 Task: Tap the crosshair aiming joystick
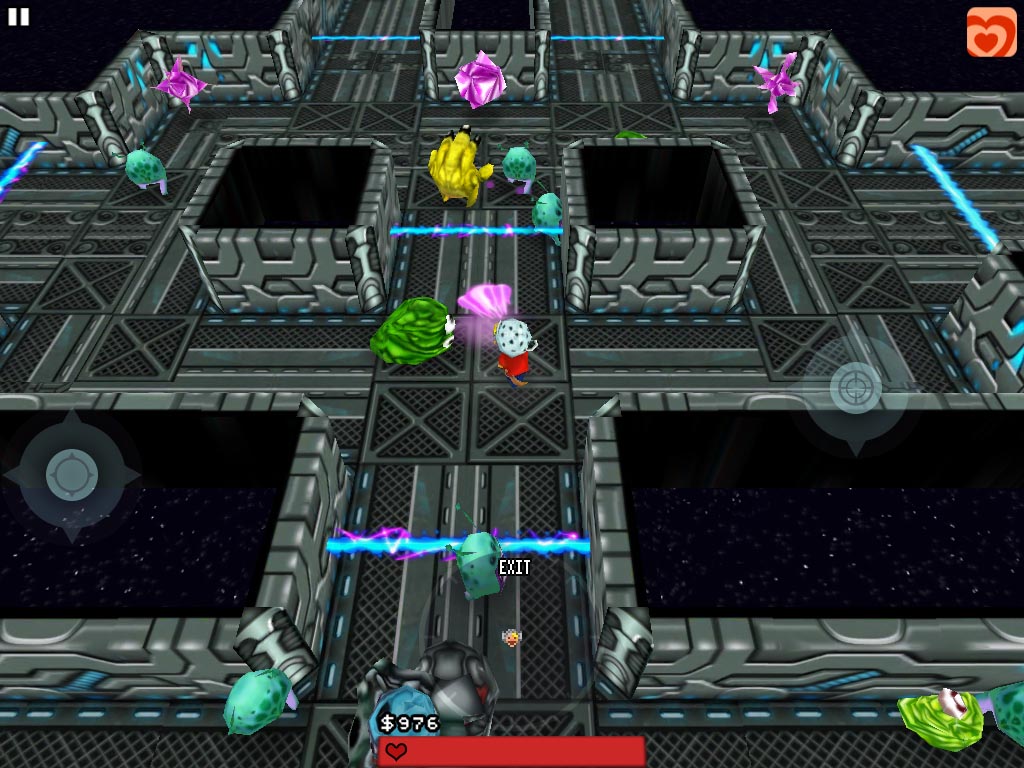point(856,387)
